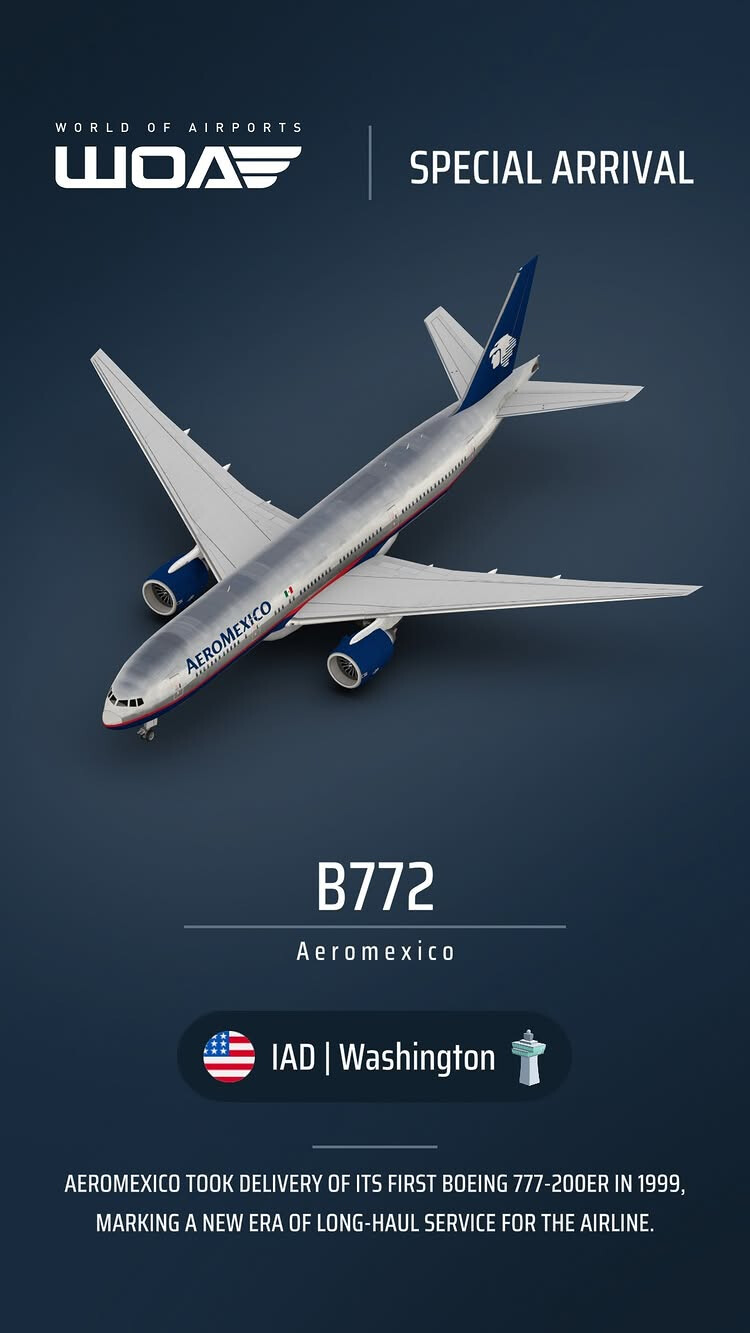This screenshot has width=750, height=1333.
Task: Click the World of Airports logo
Action: click(178, 158)
